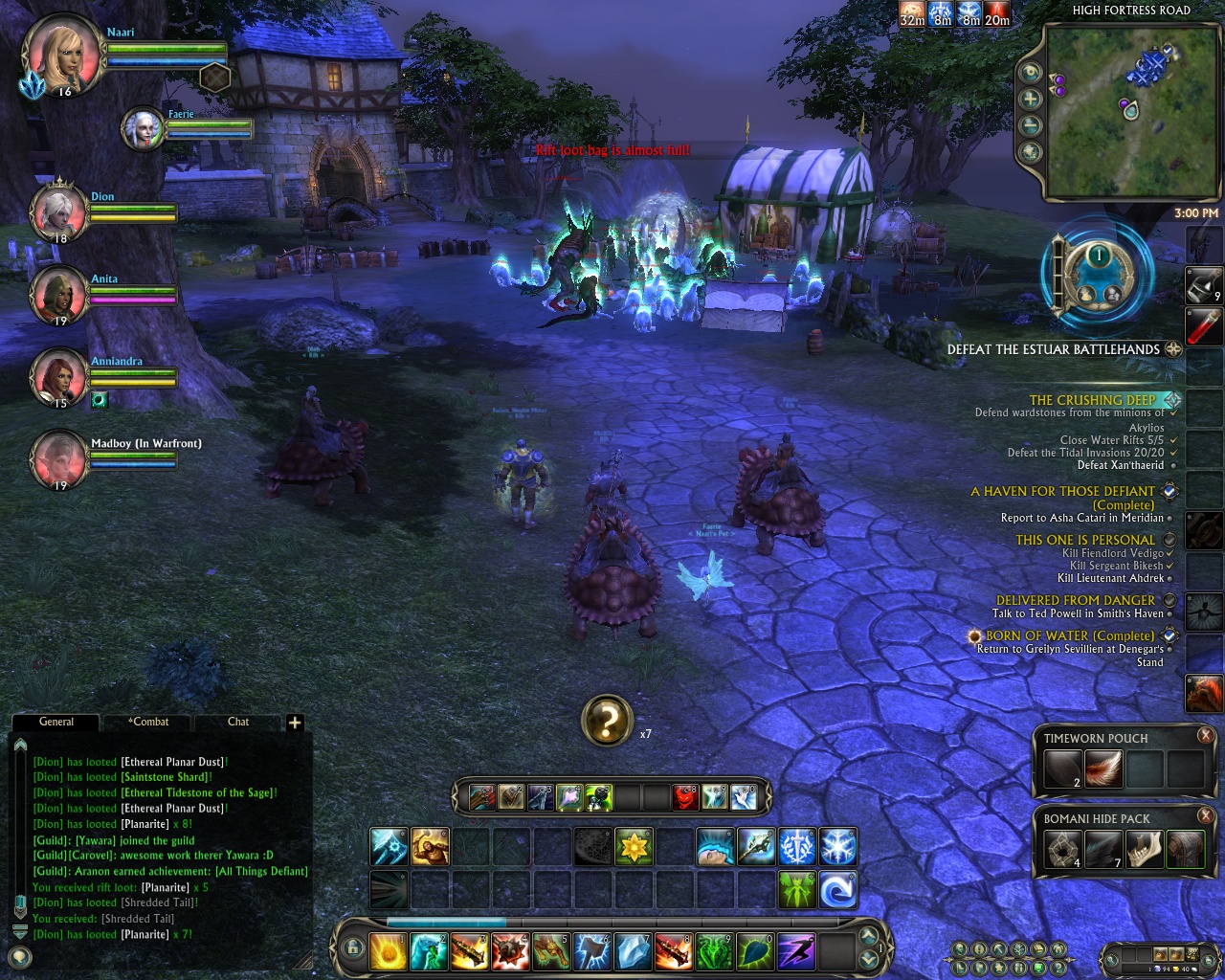This screenshot has width=1225, height=980.
Task: Open the Chat tab
Action: [238, 722]
